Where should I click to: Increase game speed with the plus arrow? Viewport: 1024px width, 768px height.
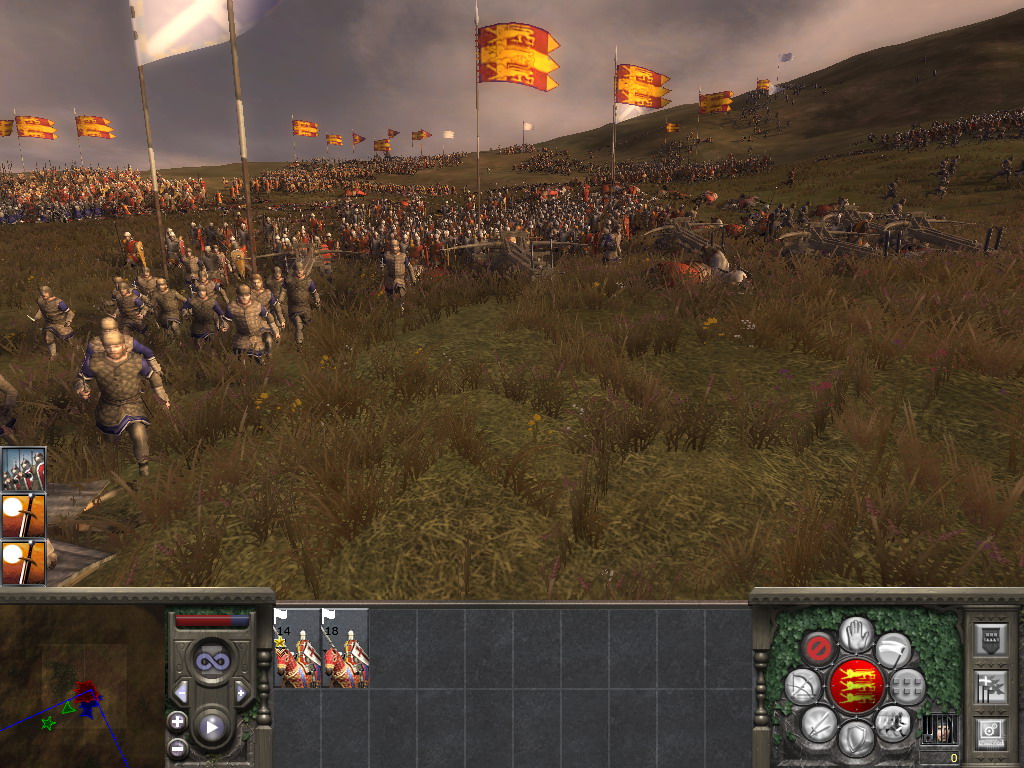pyautogui.click(x=241, y=692)
